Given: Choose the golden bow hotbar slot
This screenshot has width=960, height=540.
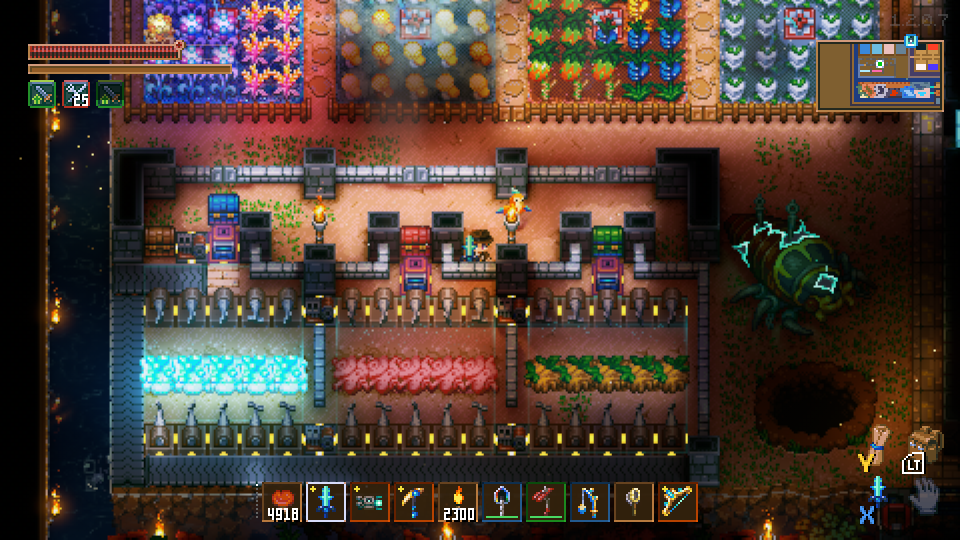Looking at the screenshot, I should 678,502.
